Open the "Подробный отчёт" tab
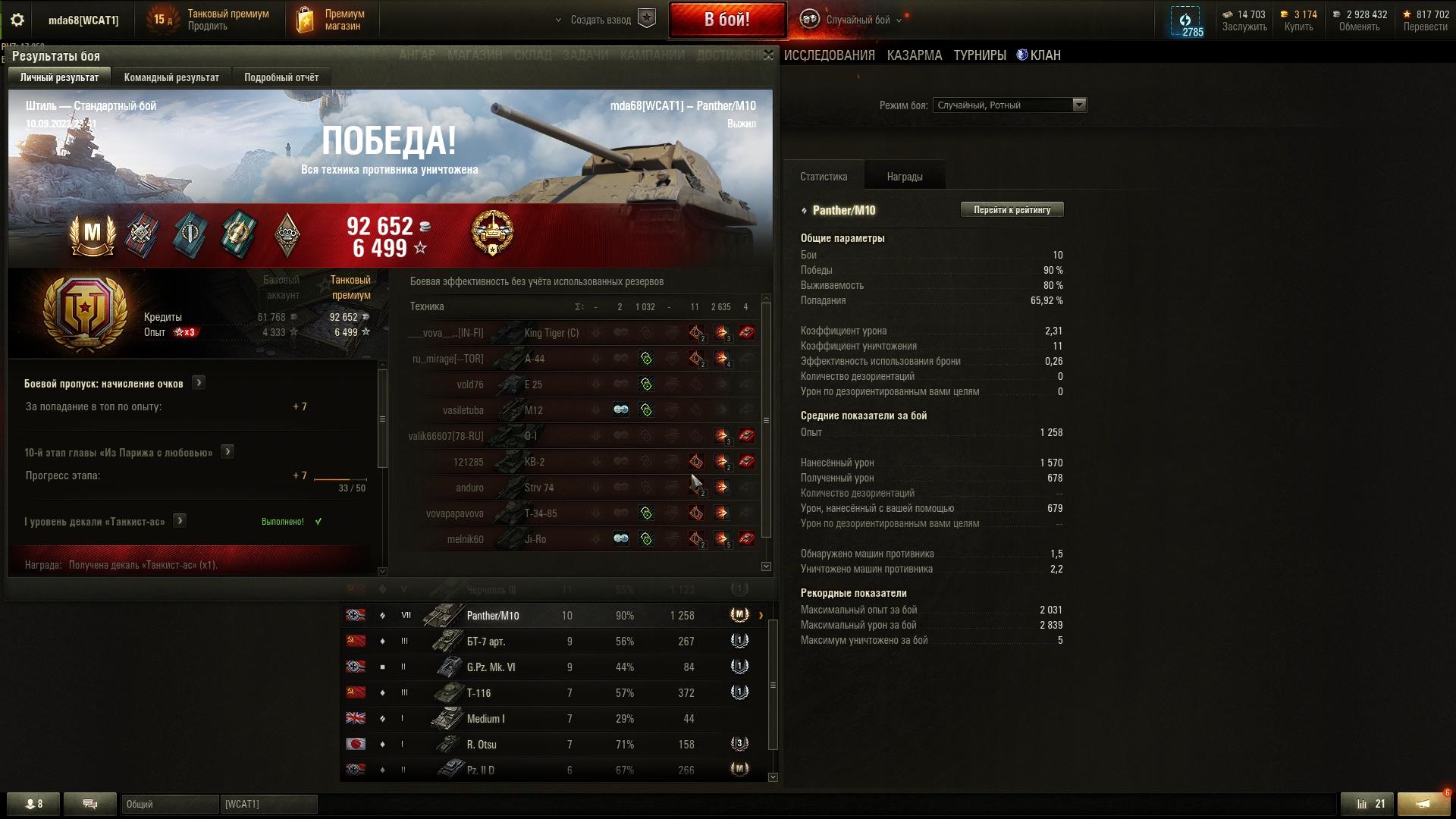 [x=281, y=77]
